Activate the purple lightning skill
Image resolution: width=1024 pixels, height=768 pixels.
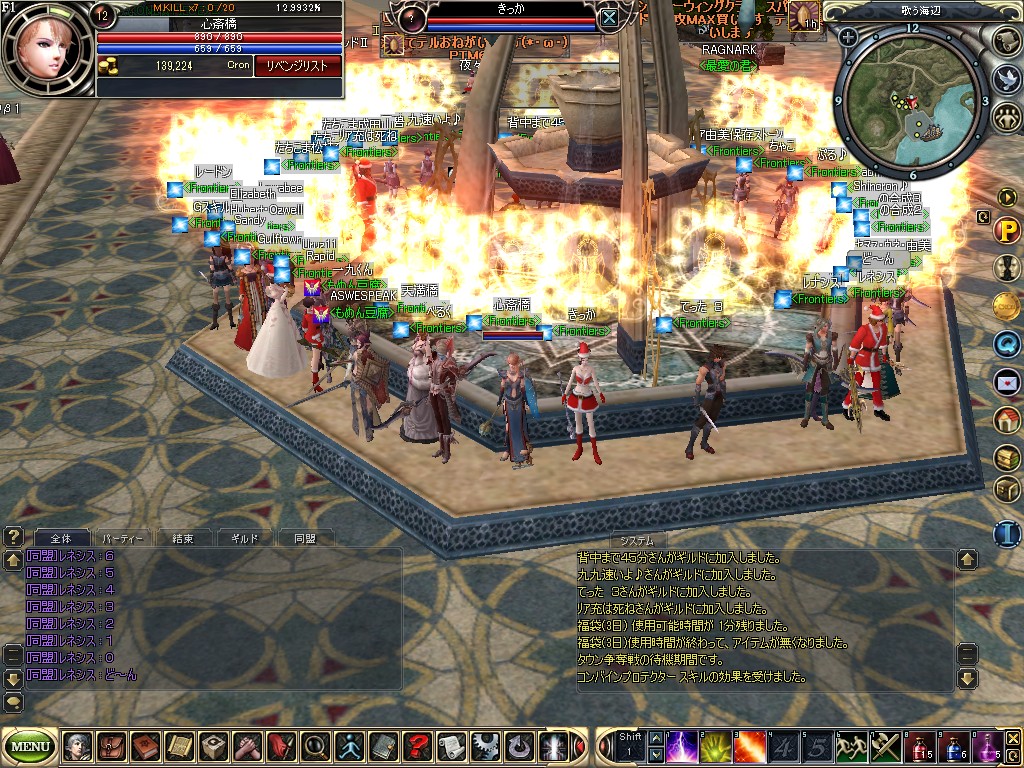click(x=683, y=746)
